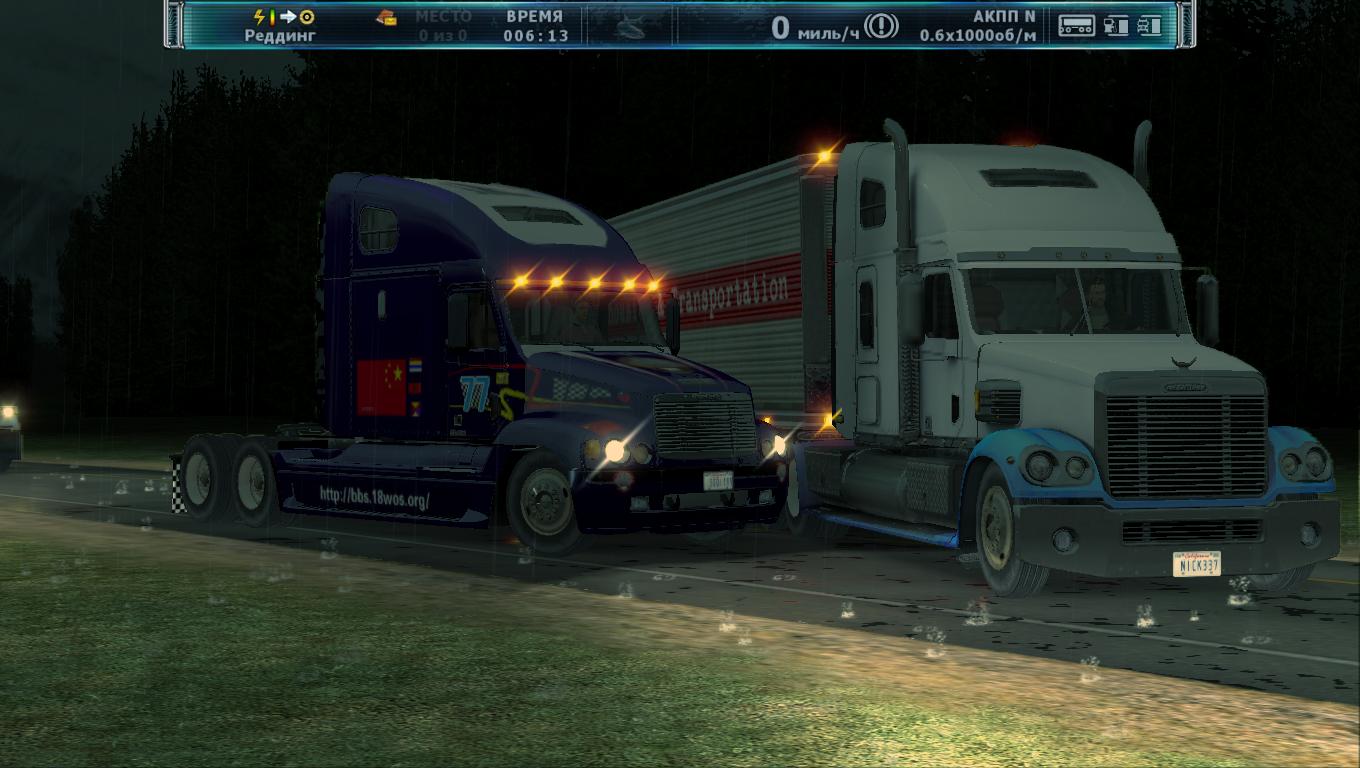Open the truck condition icon
The width and height of the screenshot is (1360, 768).
[x=1149, y=26]
